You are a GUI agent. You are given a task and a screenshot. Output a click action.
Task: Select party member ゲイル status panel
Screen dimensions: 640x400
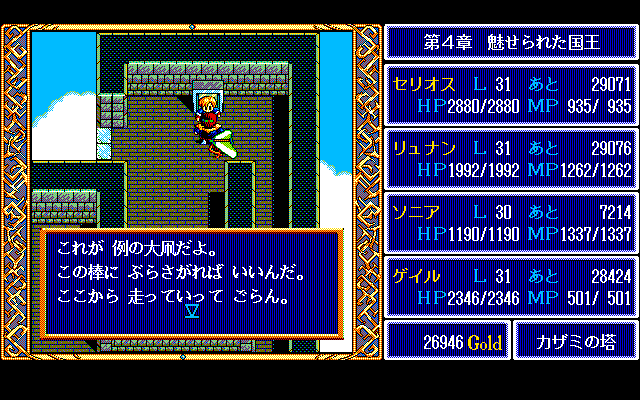click(511, 287)
